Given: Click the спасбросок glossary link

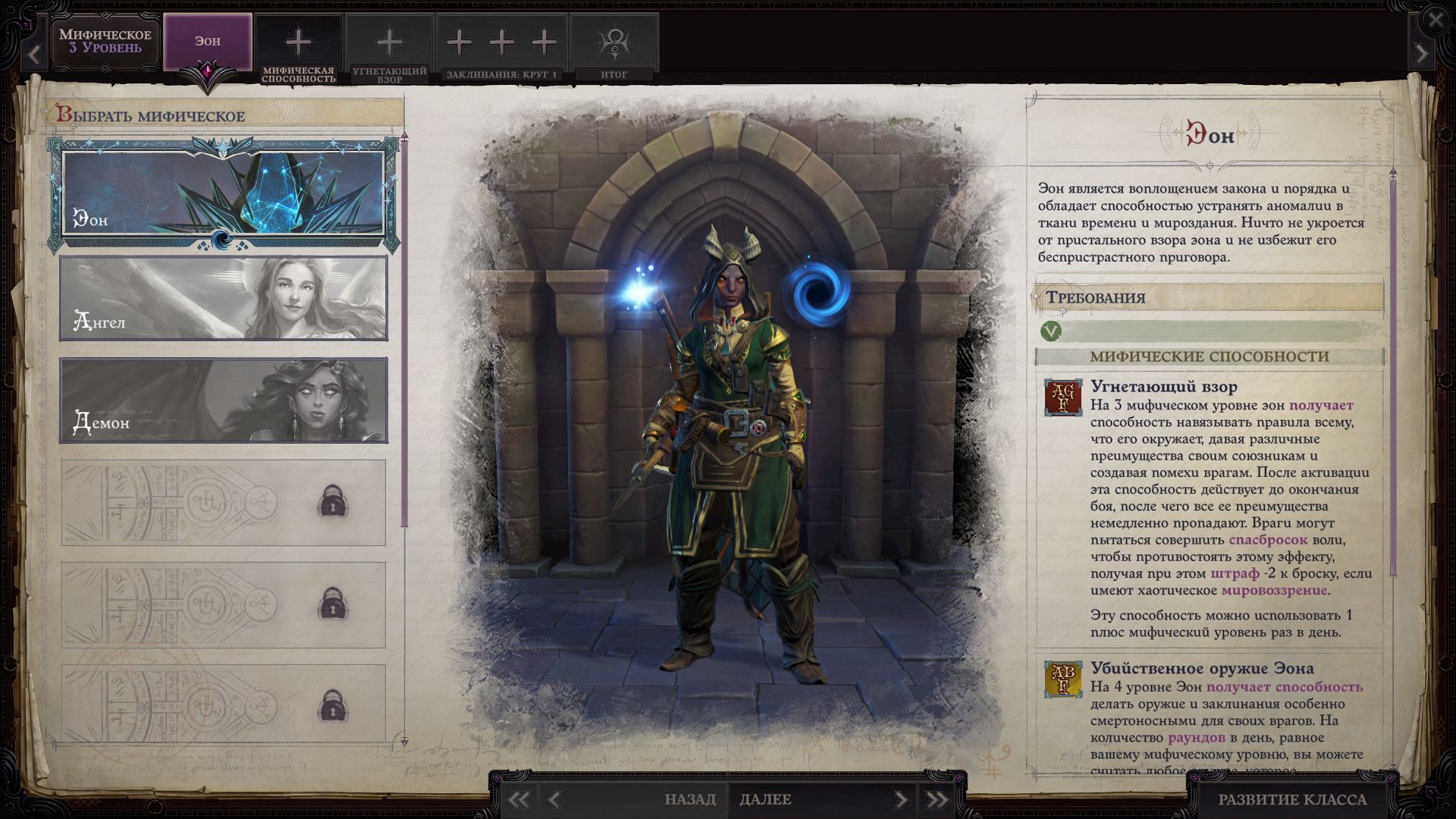Looking at the screenshot, I should click(x=1268, y=540).
